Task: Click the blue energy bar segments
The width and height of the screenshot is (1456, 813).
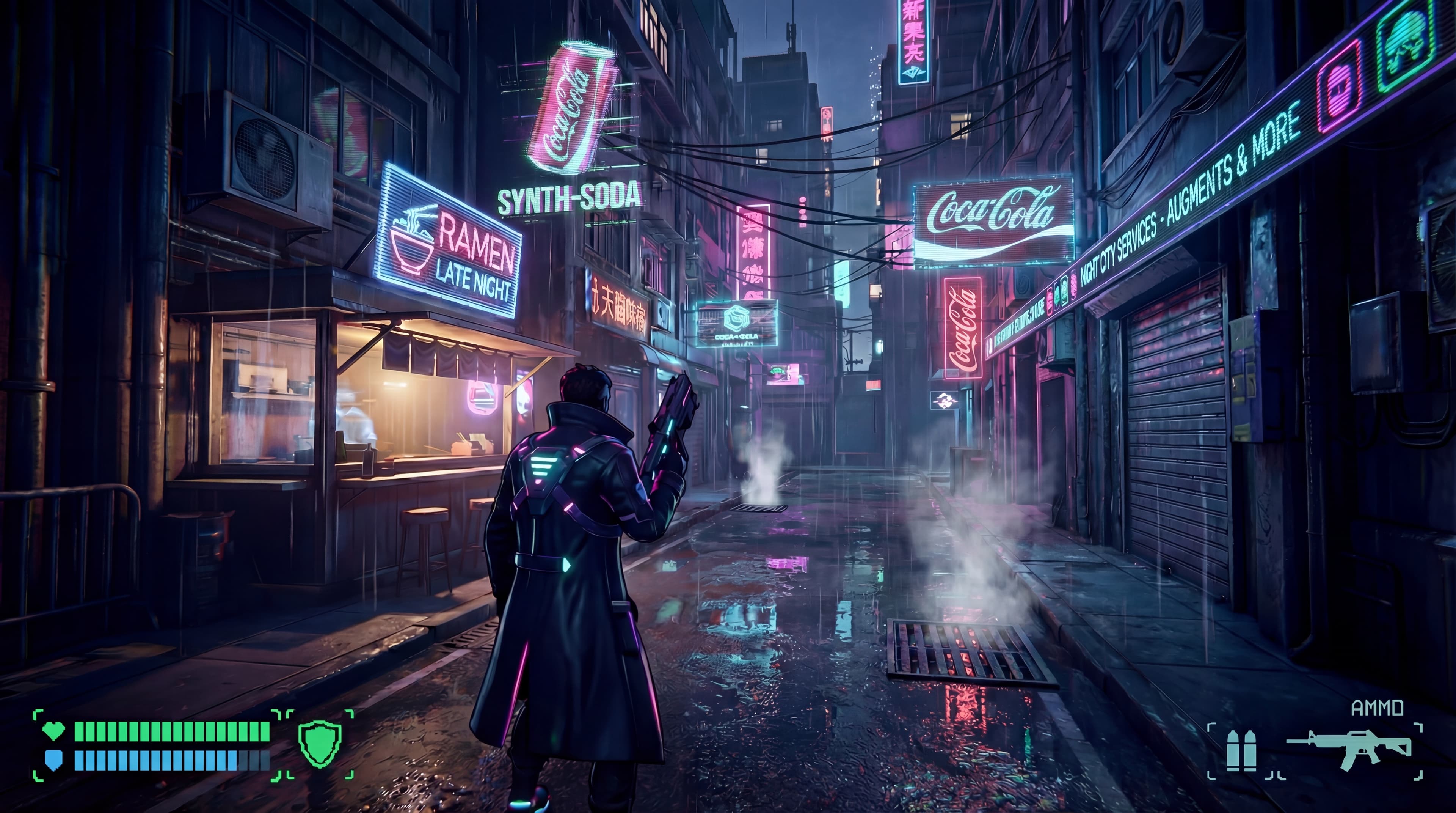Action: pyautogui.click(x=169, y=760)
